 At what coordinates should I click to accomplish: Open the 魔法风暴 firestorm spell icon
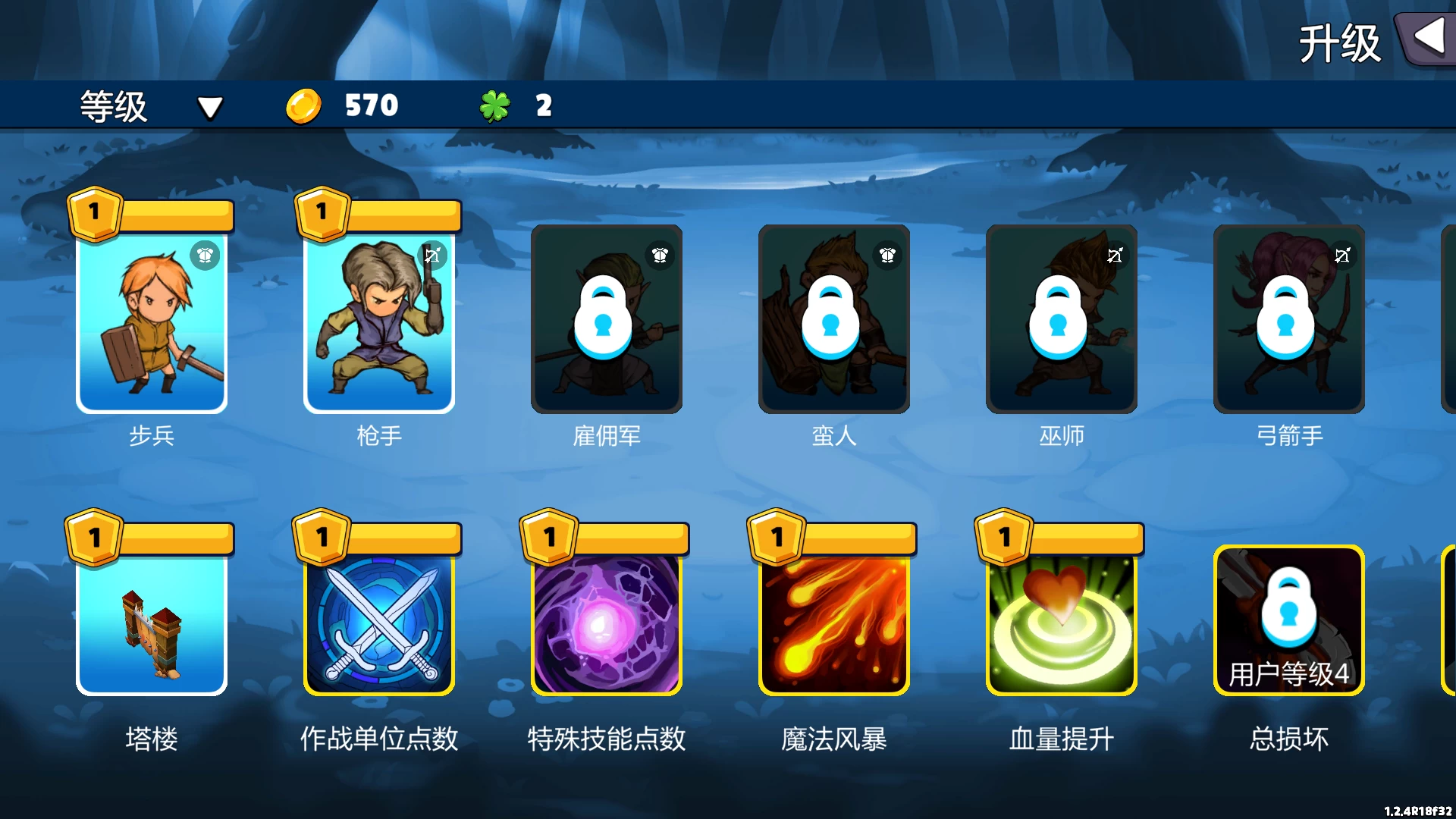point(833,622)
